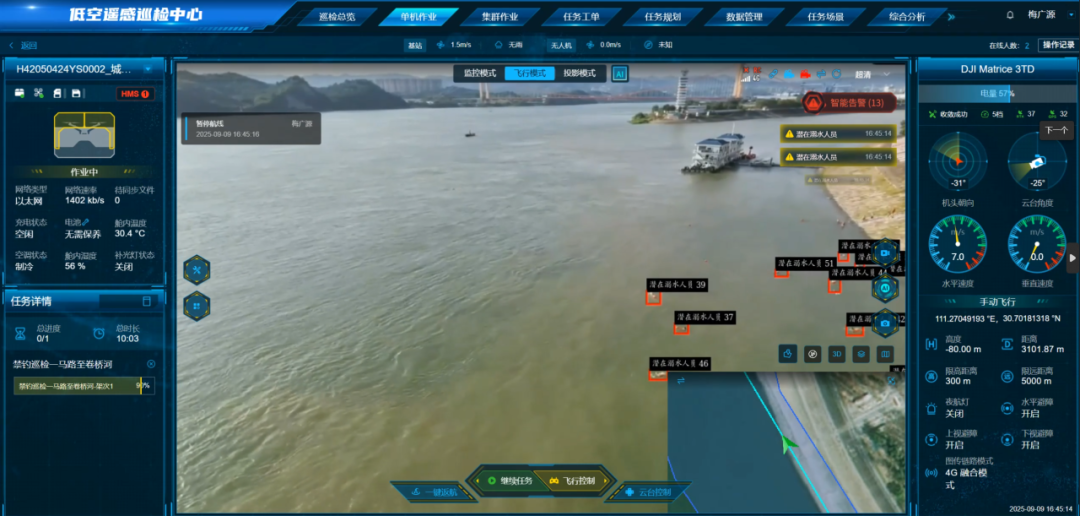Switch to the 集群作业 tab
Image resolution: width=1080 pixels, height=516 pixels.
click(x=499, y=17)
